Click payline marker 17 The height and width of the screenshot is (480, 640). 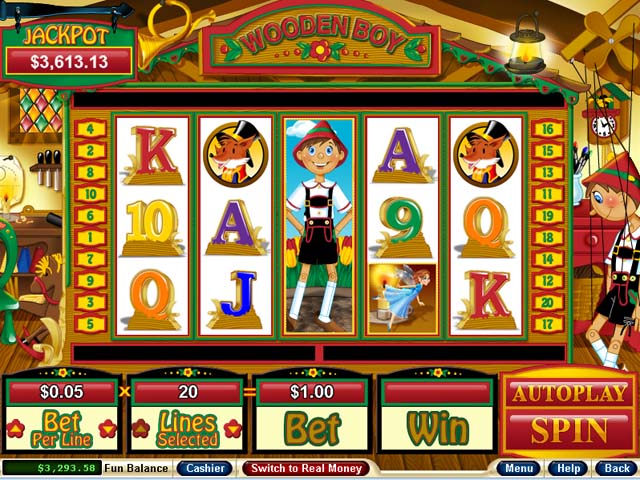547,324
